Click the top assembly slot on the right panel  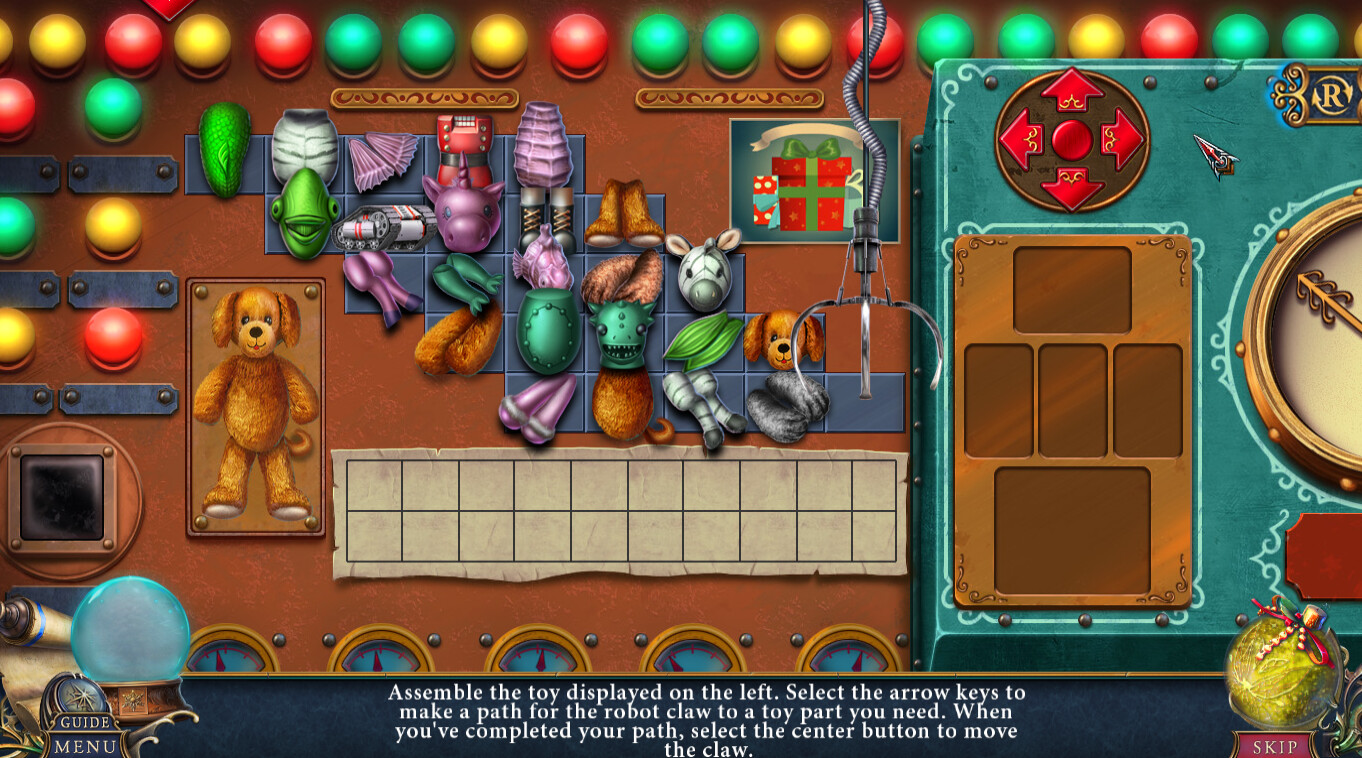tap(1073, 288)
